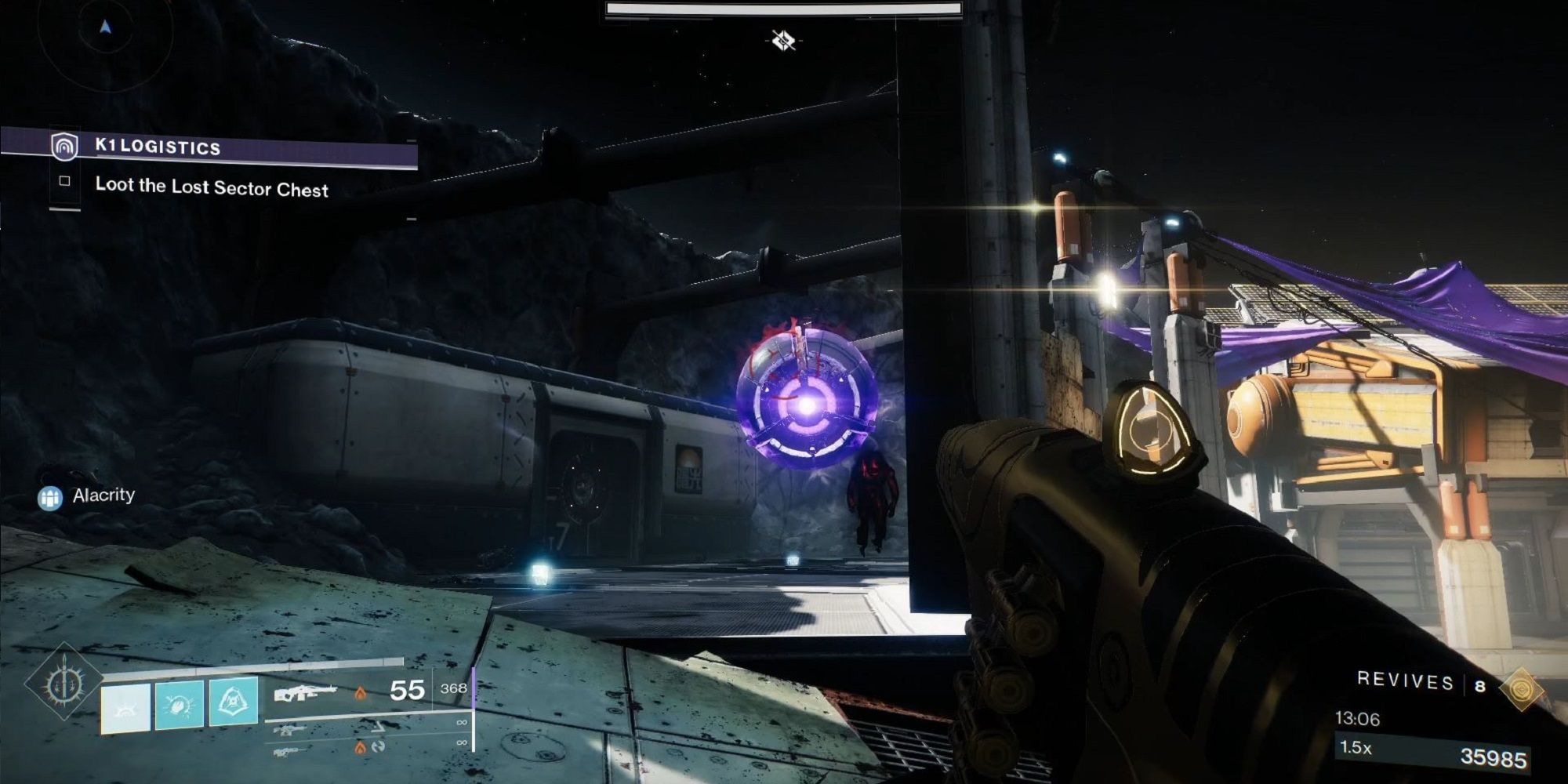Click the heavy weapon slot icon
Viewport: 1568px width, 784px height.
(289, 753)
